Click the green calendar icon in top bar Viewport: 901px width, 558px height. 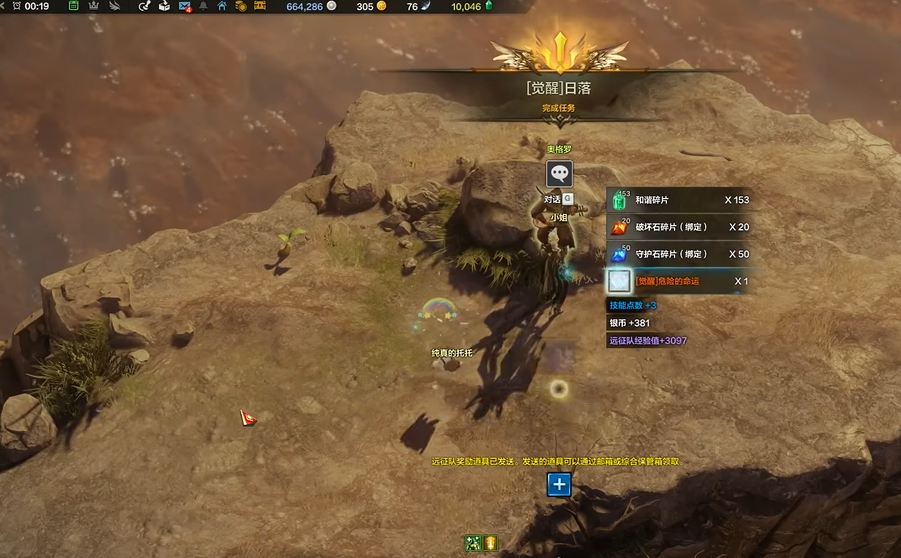[x=74, y=6]
